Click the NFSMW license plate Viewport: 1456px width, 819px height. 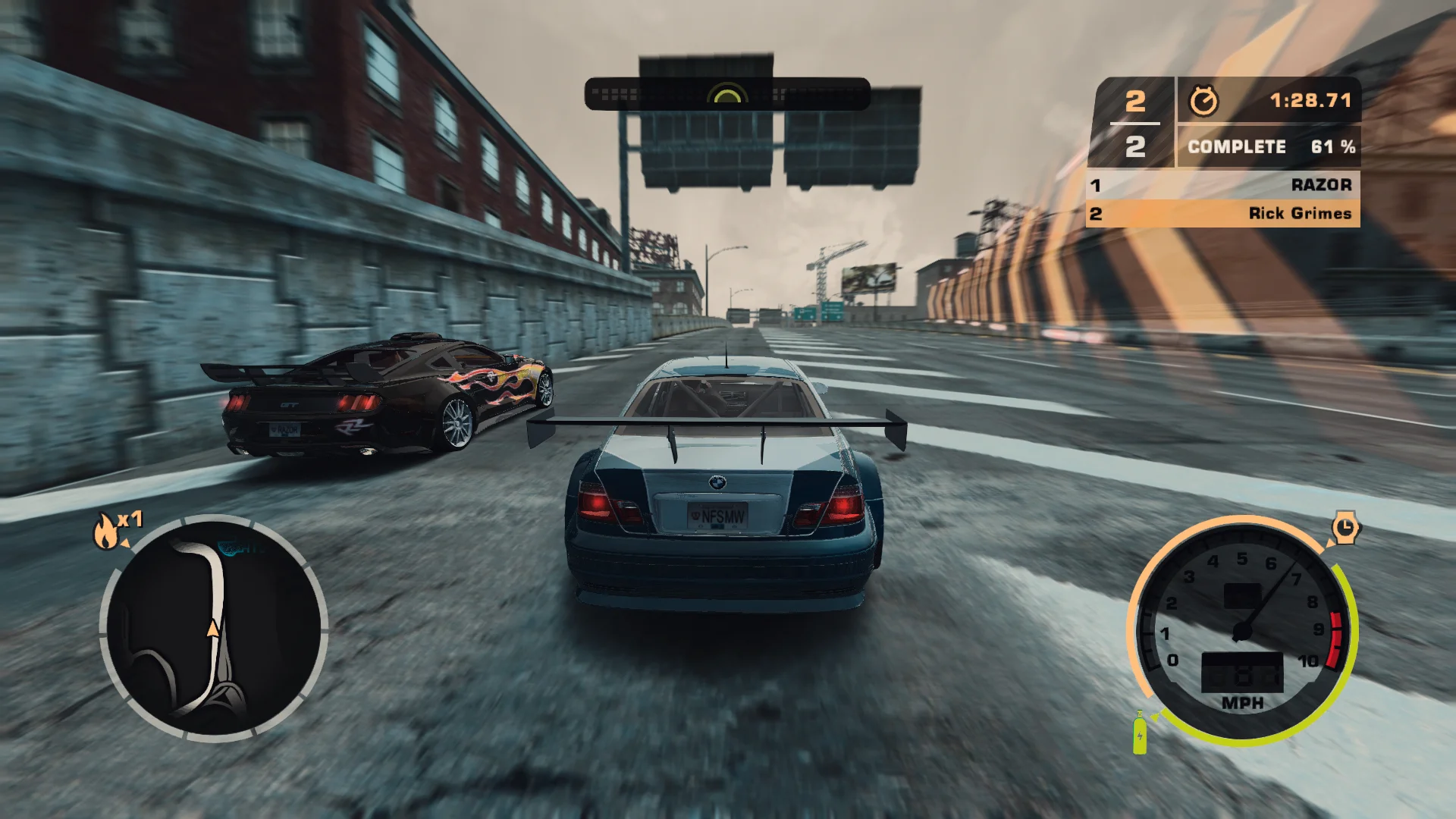(x=719, y=515)
